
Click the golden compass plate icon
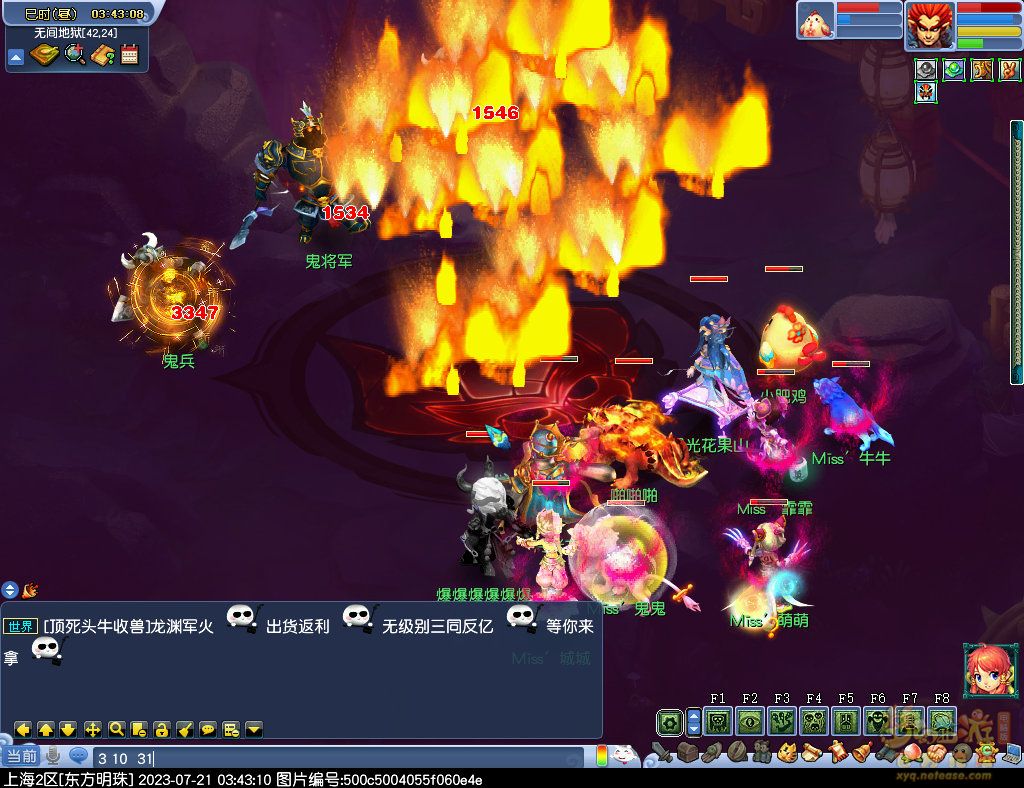coord(45,55)
